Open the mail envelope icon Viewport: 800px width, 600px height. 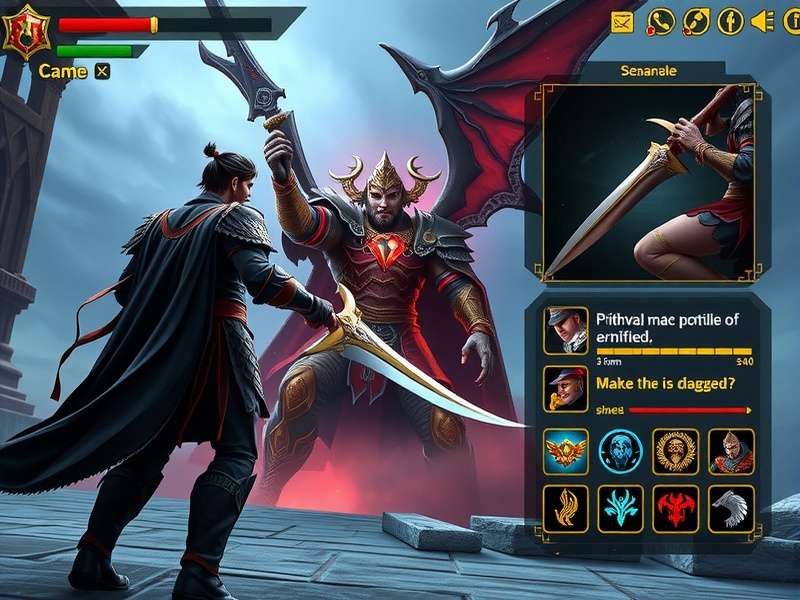coord(623,21)
